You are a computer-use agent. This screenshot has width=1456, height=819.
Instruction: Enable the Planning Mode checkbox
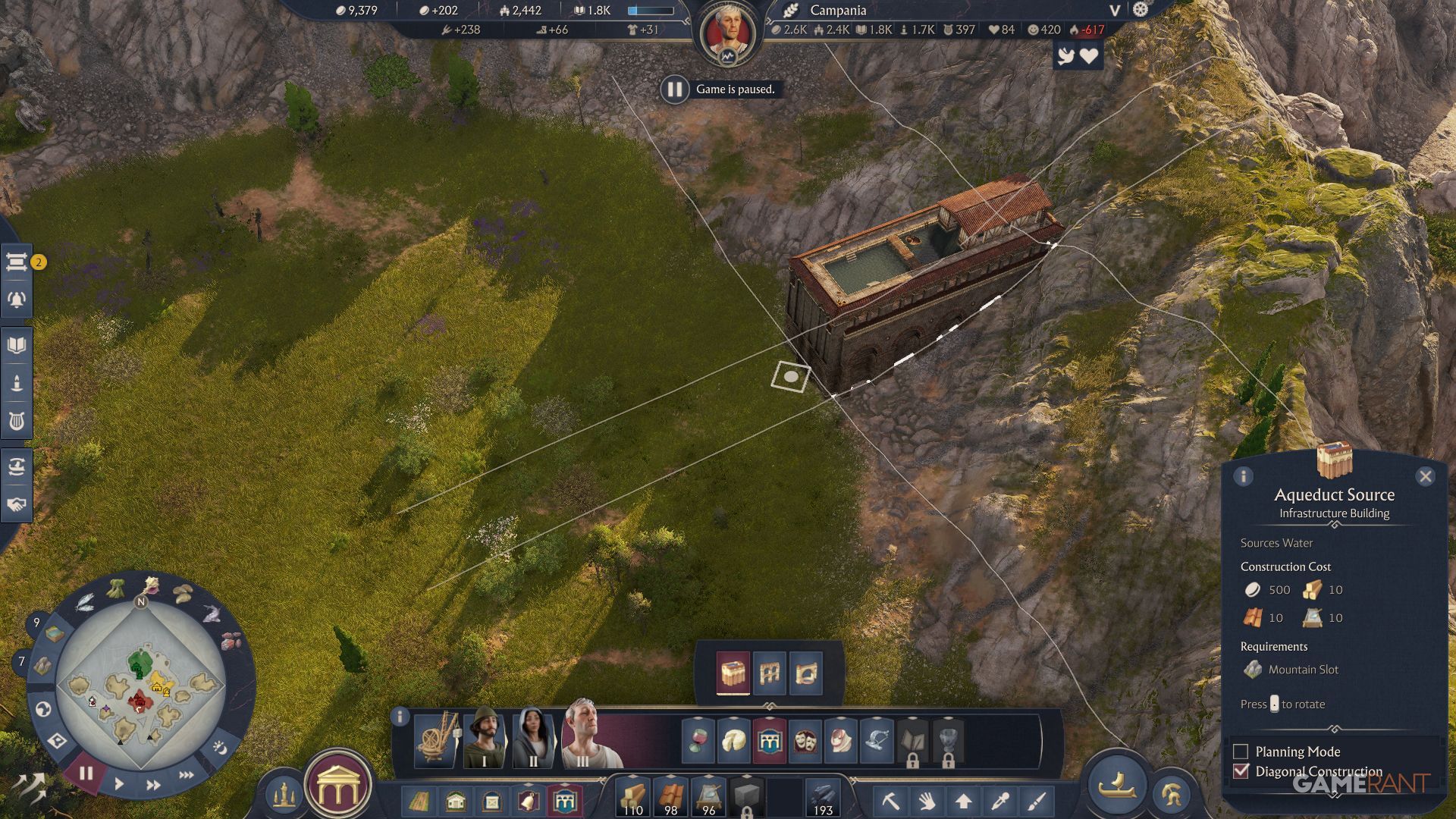[x=1241, y=752]
